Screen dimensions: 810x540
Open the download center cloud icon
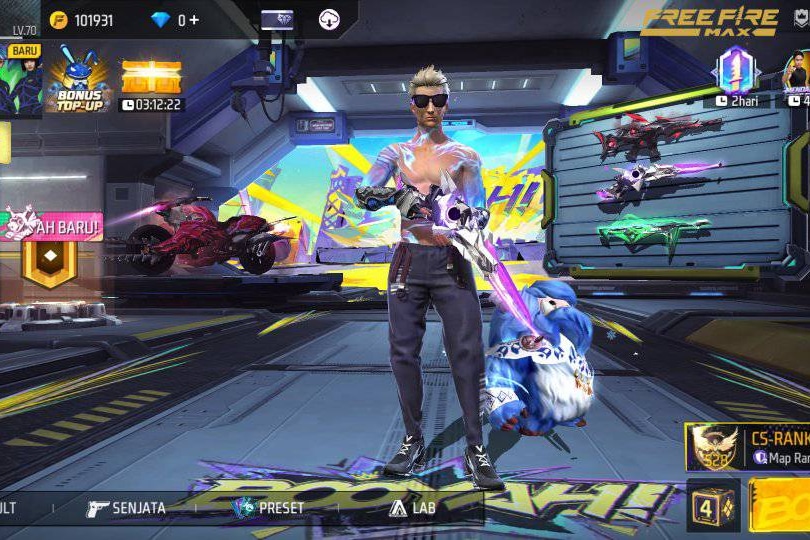pos(330,20)
